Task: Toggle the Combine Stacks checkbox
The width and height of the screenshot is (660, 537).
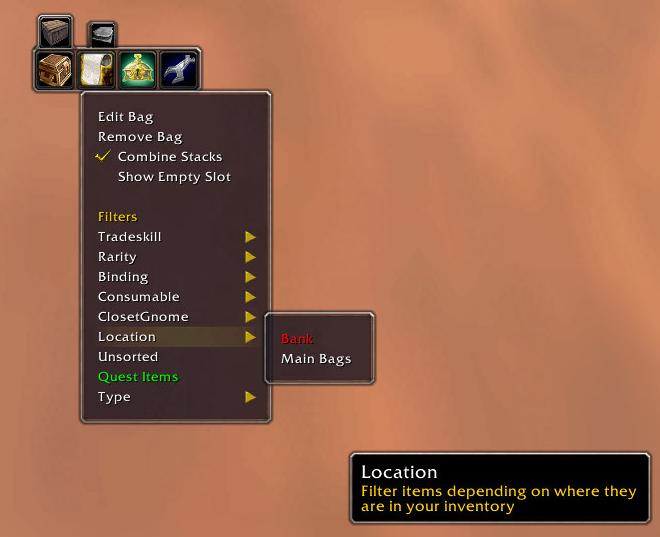Action: [x=169, y=157]
